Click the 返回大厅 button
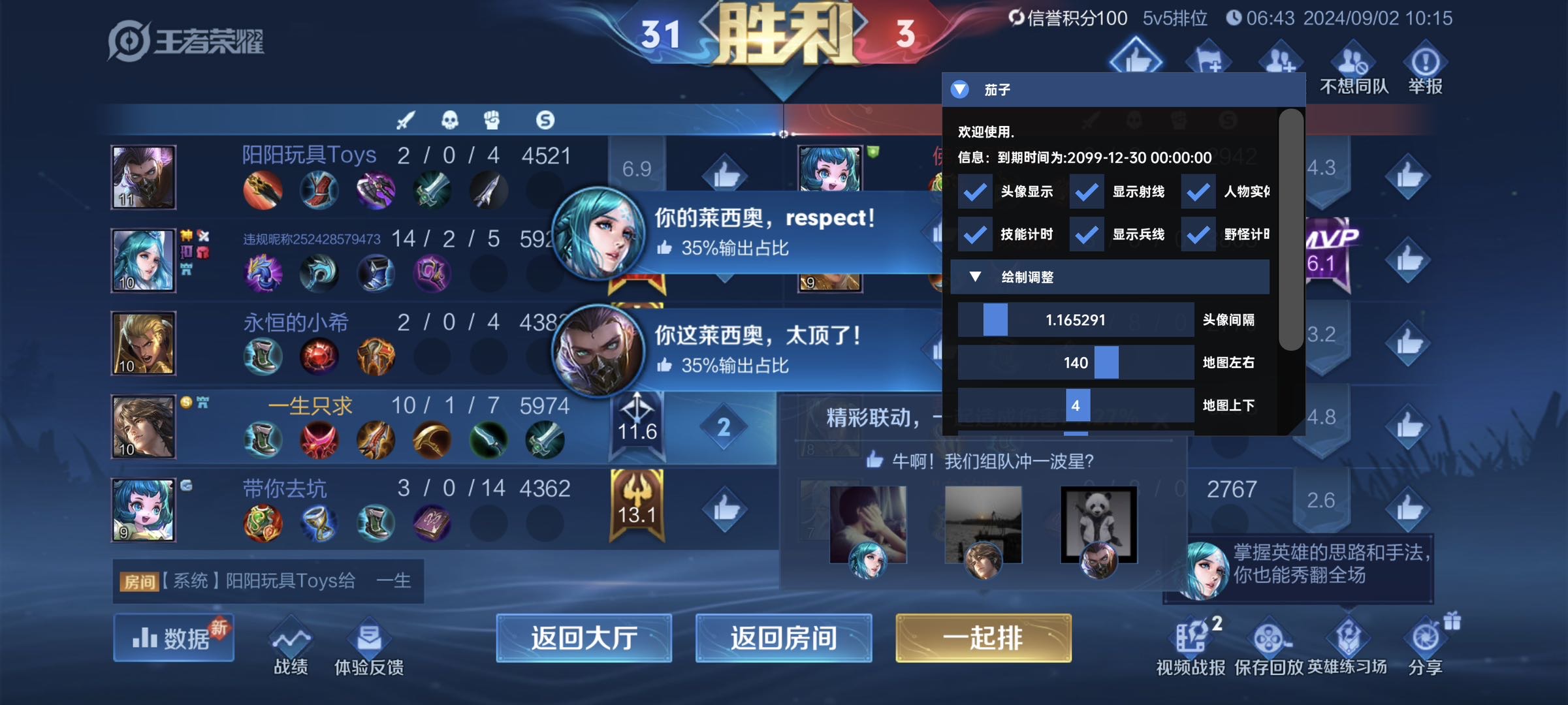 click(583, 639)
